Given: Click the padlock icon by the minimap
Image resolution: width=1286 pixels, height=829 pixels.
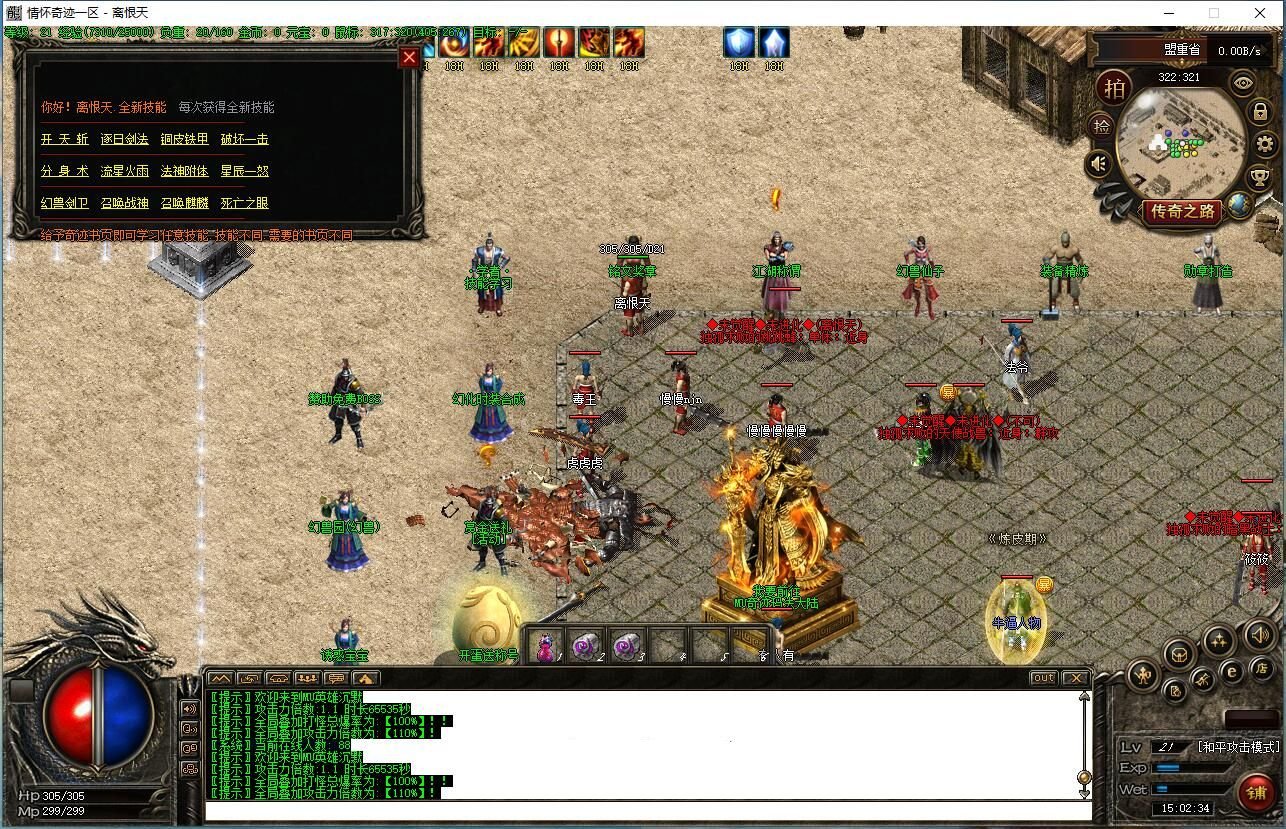Looking at the screenshot, I should (x=1260, y=111).
